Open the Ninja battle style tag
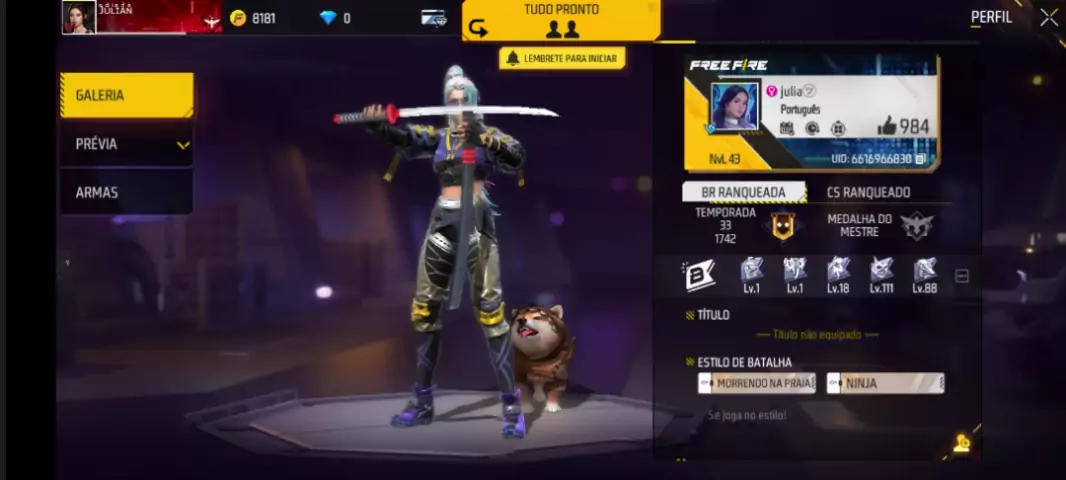1066x480 pixels. click(x=885, y=383)
